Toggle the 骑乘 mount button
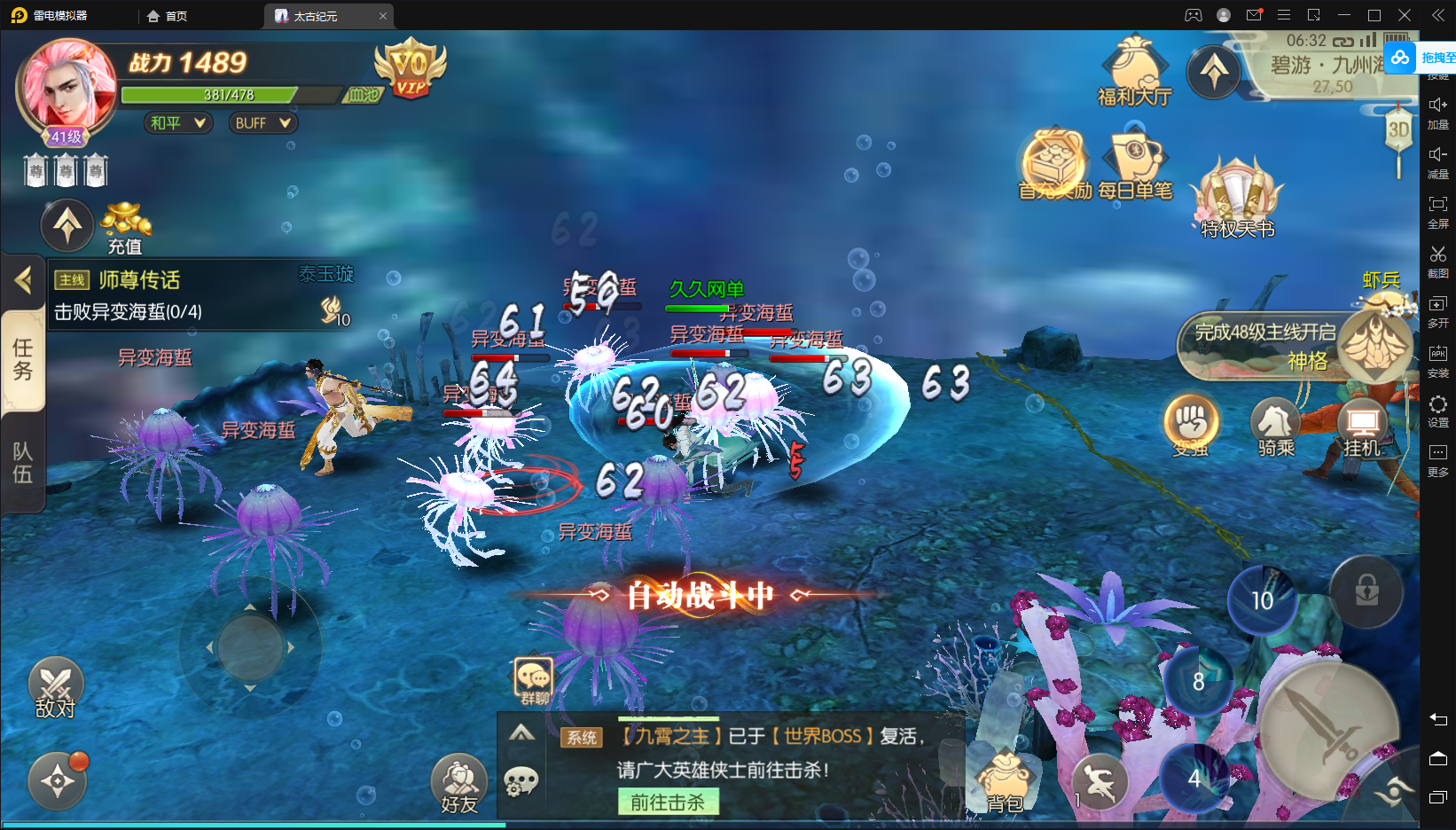The image size is (1456, 830). tap(1275, 424)
